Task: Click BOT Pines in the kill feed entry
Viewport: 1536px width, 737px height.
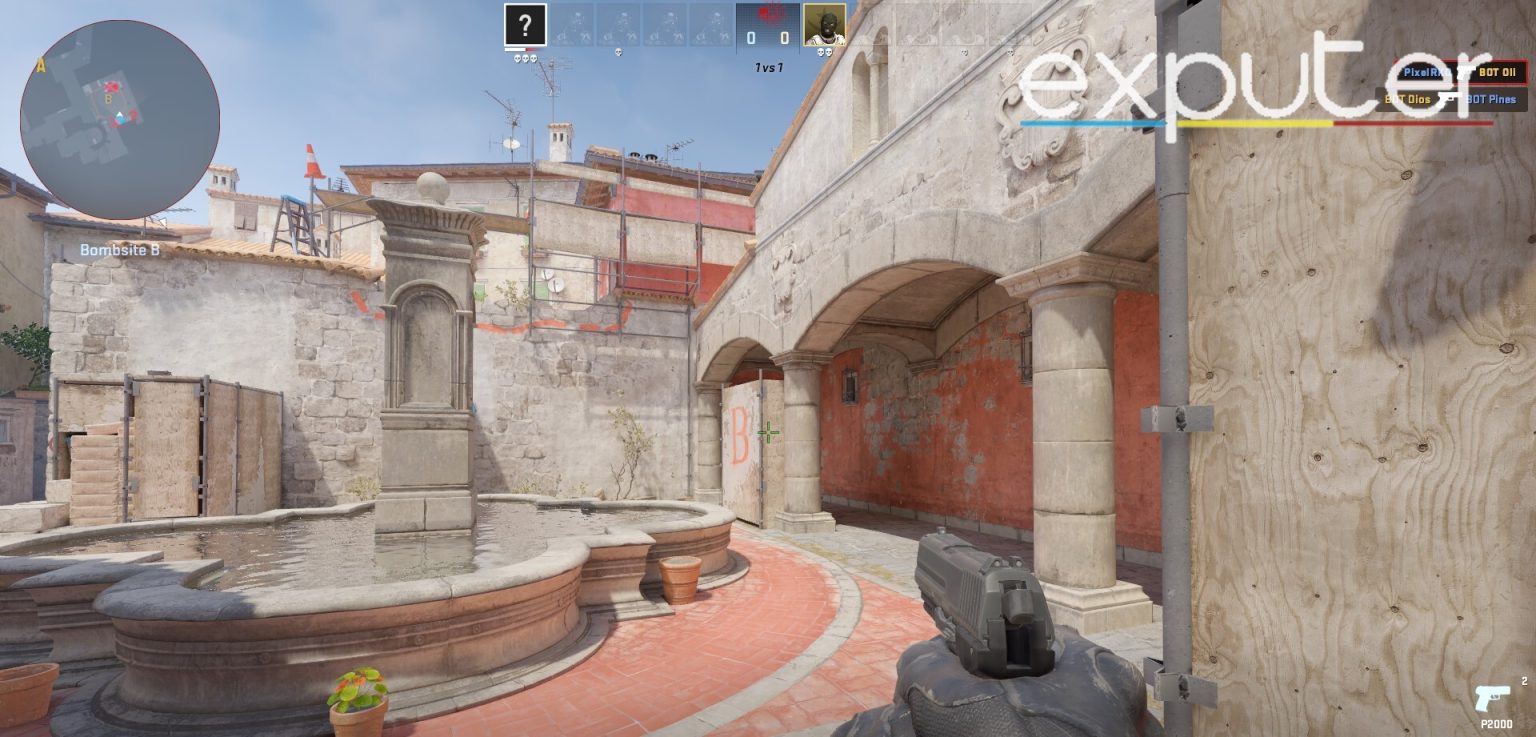Action: click(x=1491, y=99)
